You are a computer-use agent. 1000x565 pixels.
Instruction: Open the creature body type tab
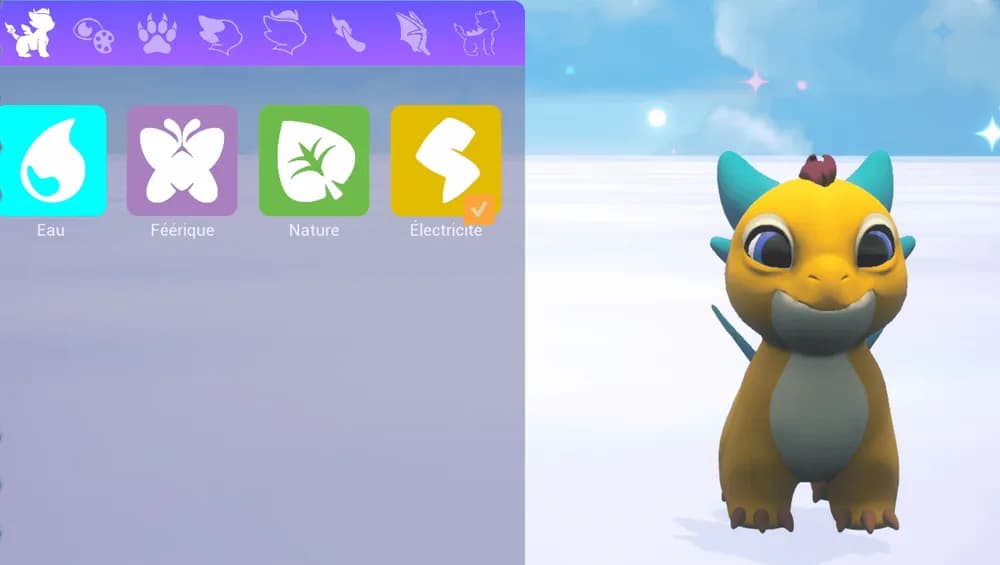point(29,32)
